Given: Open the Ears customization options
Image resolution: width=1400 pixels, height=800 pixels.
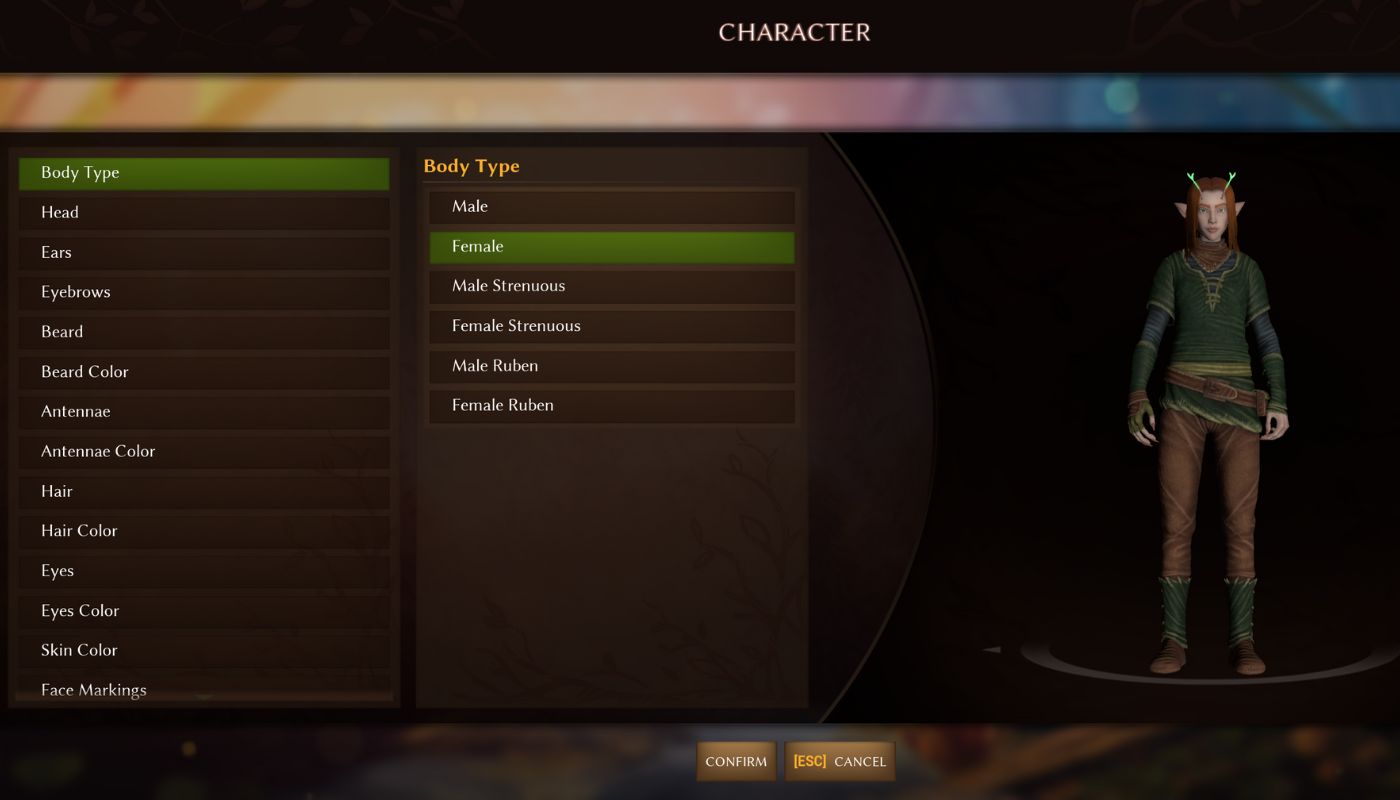Looking at the screenshot, I should pyautogui.click(x=204, y=252).
